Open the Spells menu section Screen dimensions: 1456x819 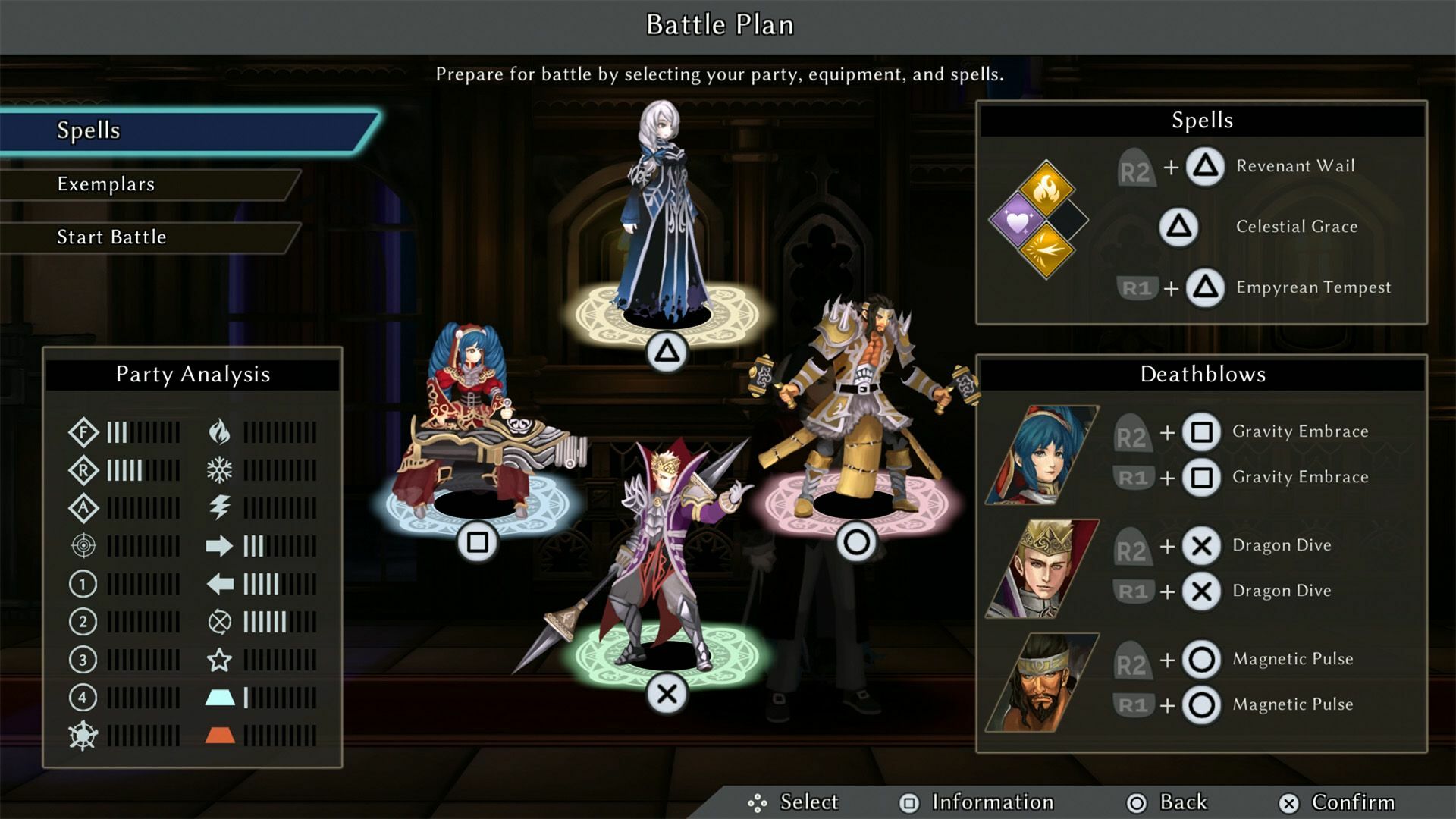click(x=89, y=130)
